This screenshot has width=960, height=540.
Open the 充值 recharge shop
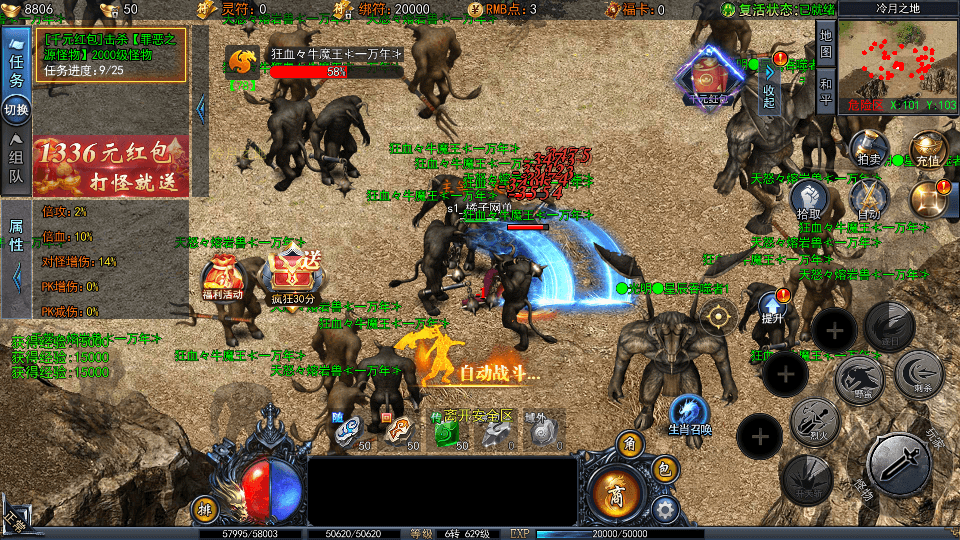(927, 147)
